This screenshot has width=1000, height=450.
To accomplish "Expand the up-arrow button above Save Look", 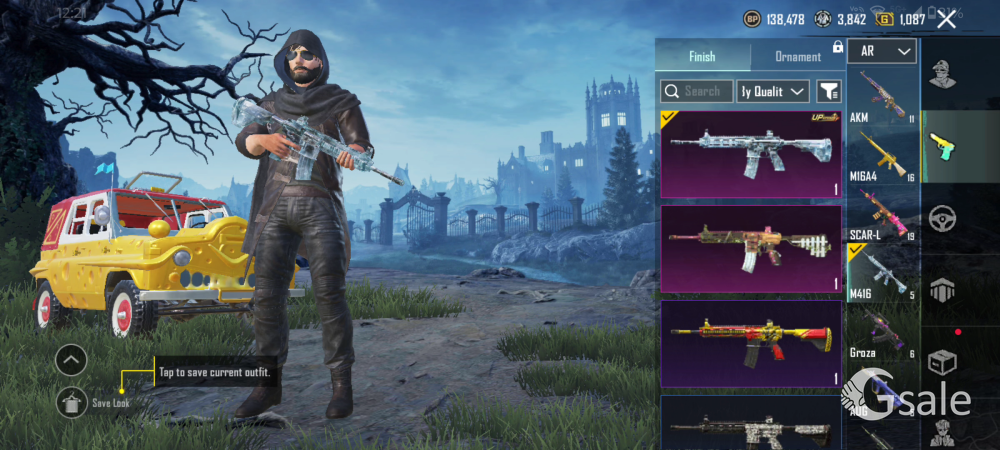I will pyautogui.click(x=71, y=360).
